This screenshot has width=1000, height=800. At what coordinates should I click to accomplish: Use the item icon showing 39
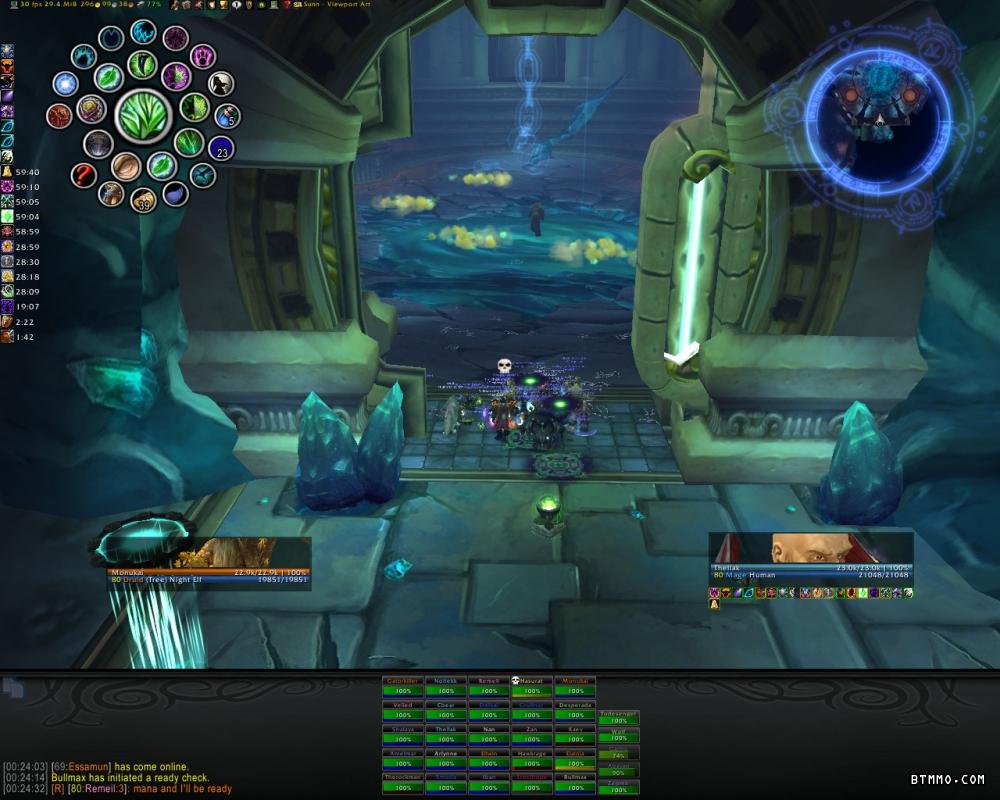click(144, 200)
